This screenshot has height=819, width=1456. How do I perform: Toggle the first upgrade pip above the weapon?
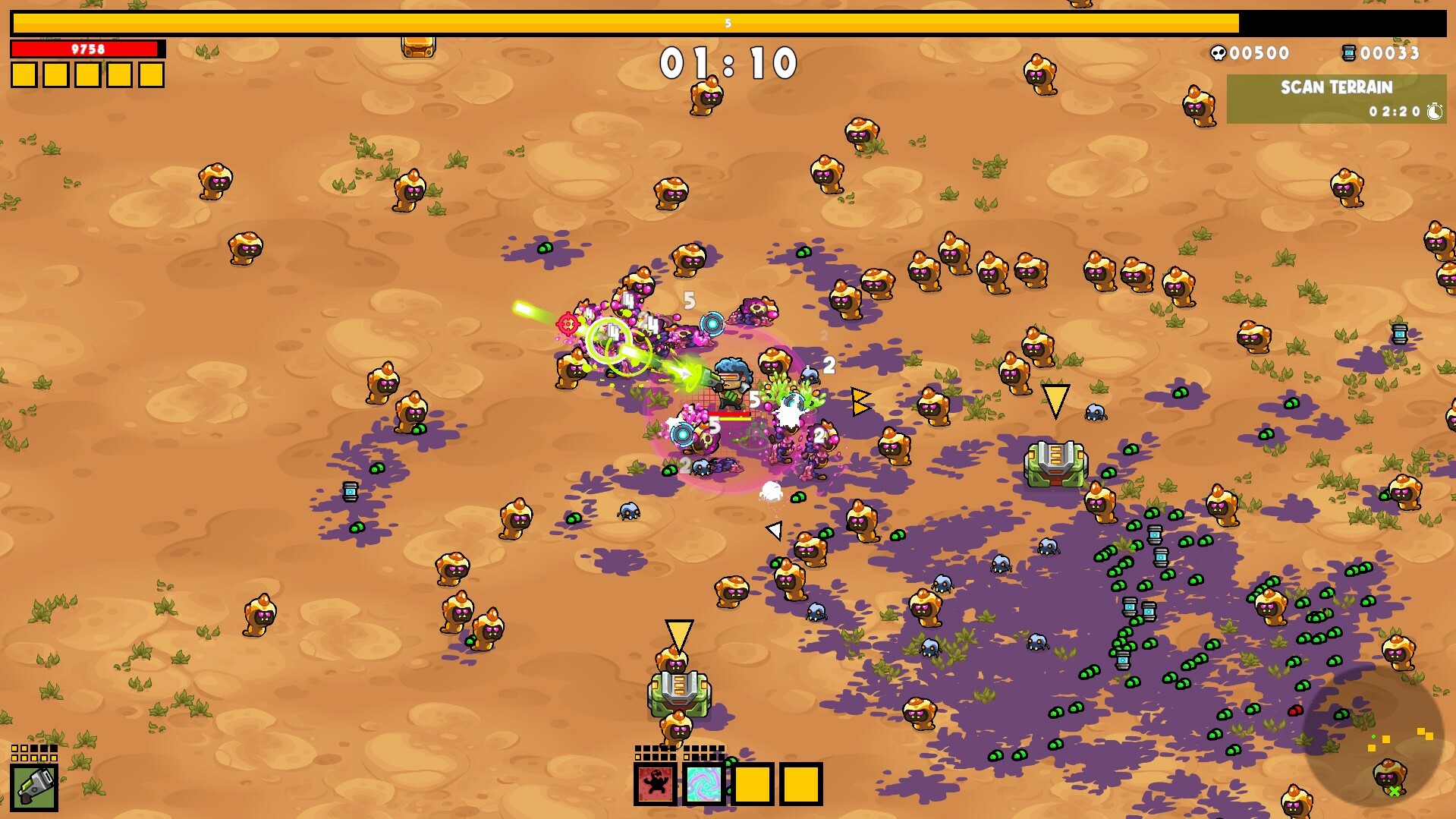pyautogui.click(x=14, y=748)
